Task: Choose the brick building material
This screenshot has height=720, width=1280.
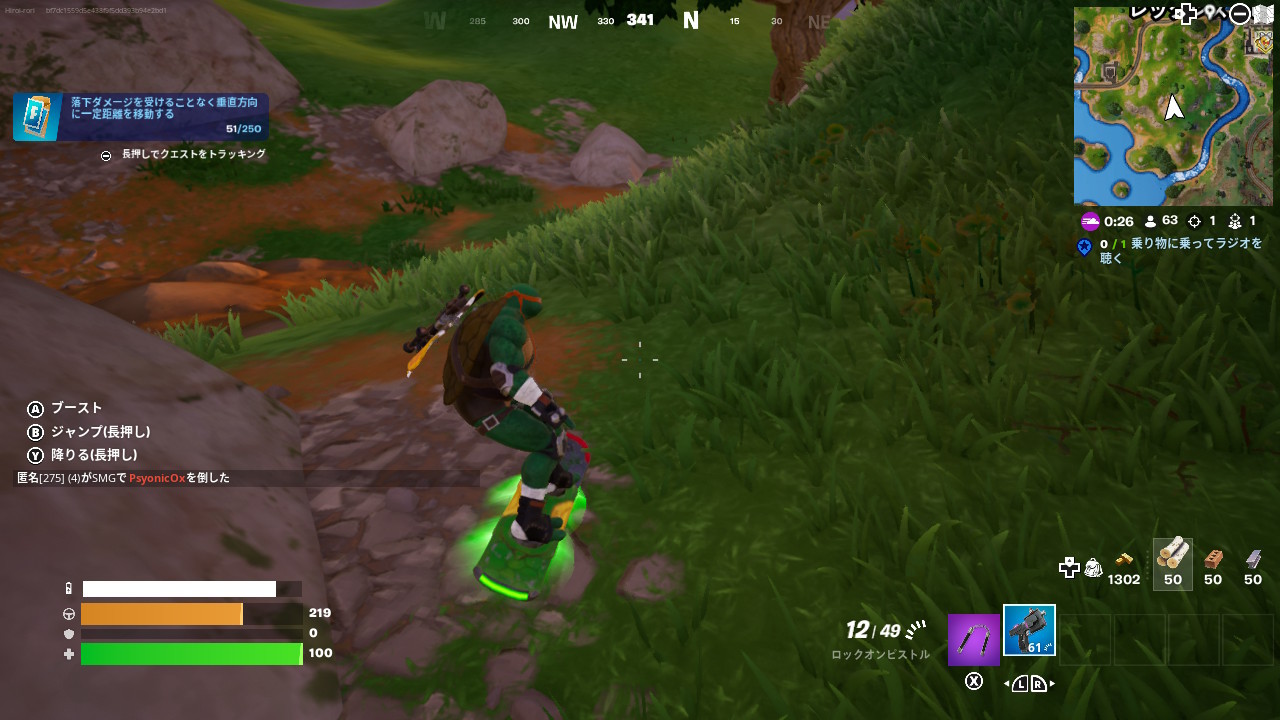Action: point(1213,563)
